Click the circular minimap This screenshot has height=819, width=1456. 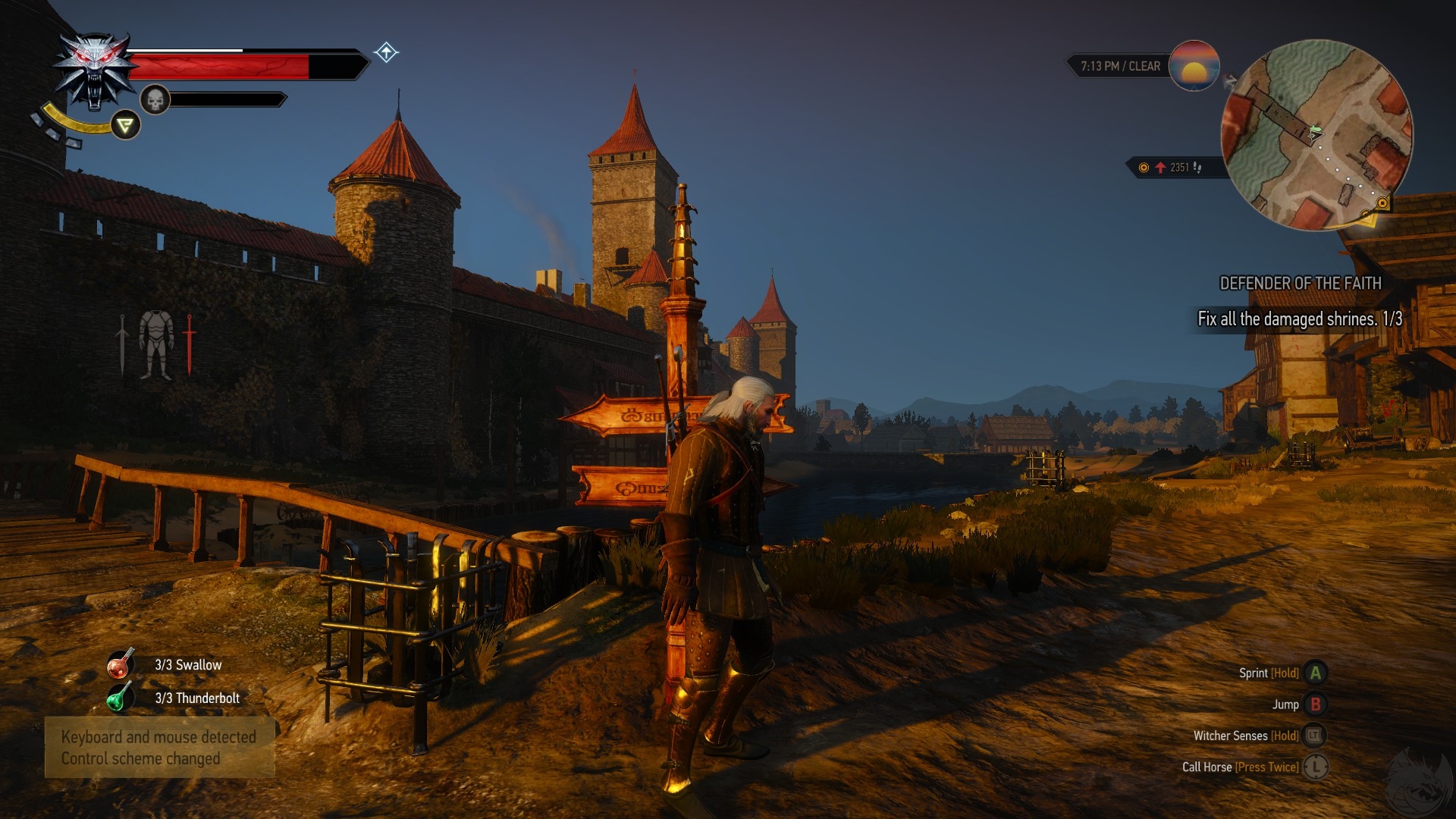[x=1317, y=135]
